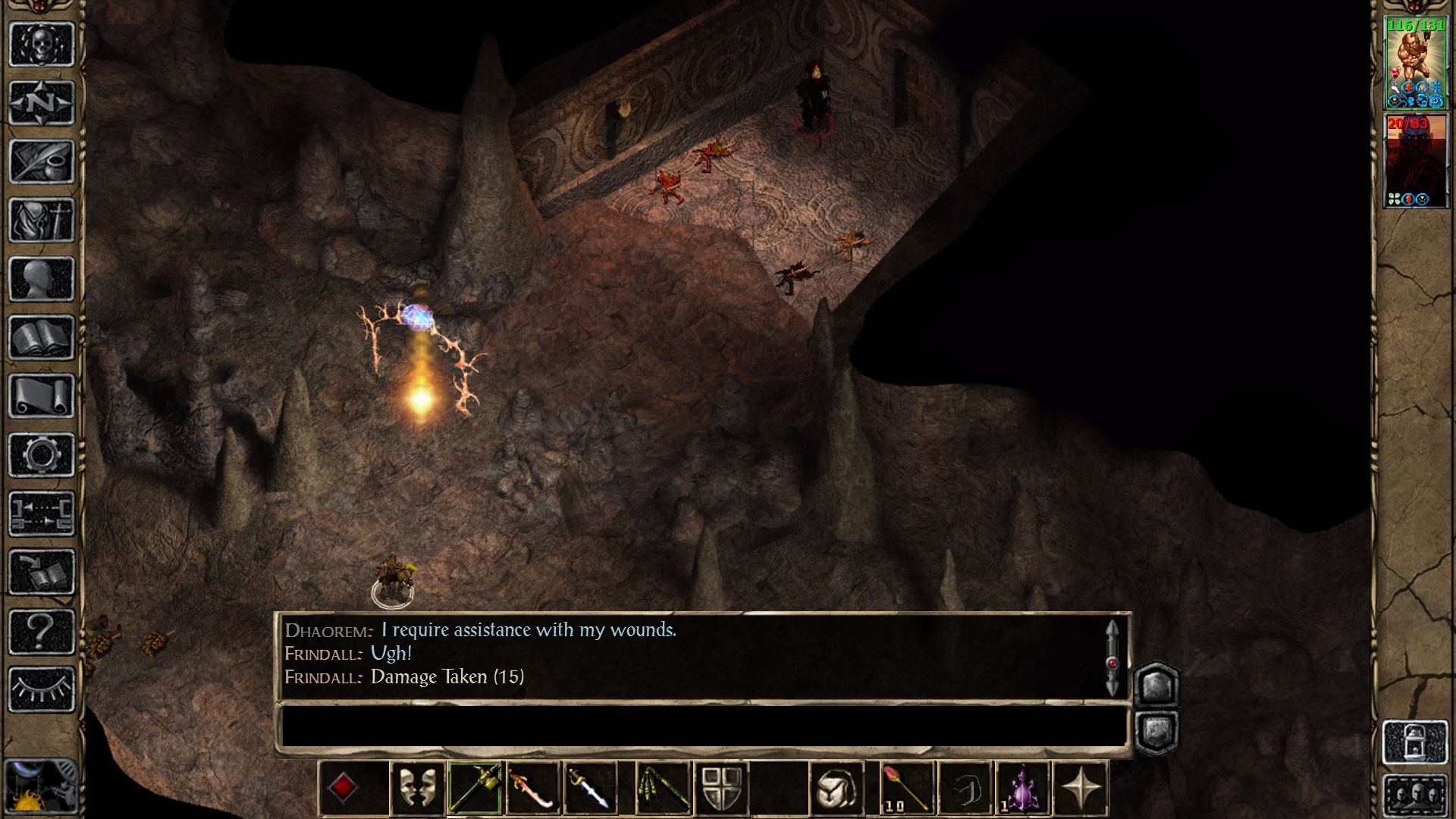Select the wounded red-hooded character portrait
Viewport: 1456px width, 819px height.
click(x=1415, y=161)
